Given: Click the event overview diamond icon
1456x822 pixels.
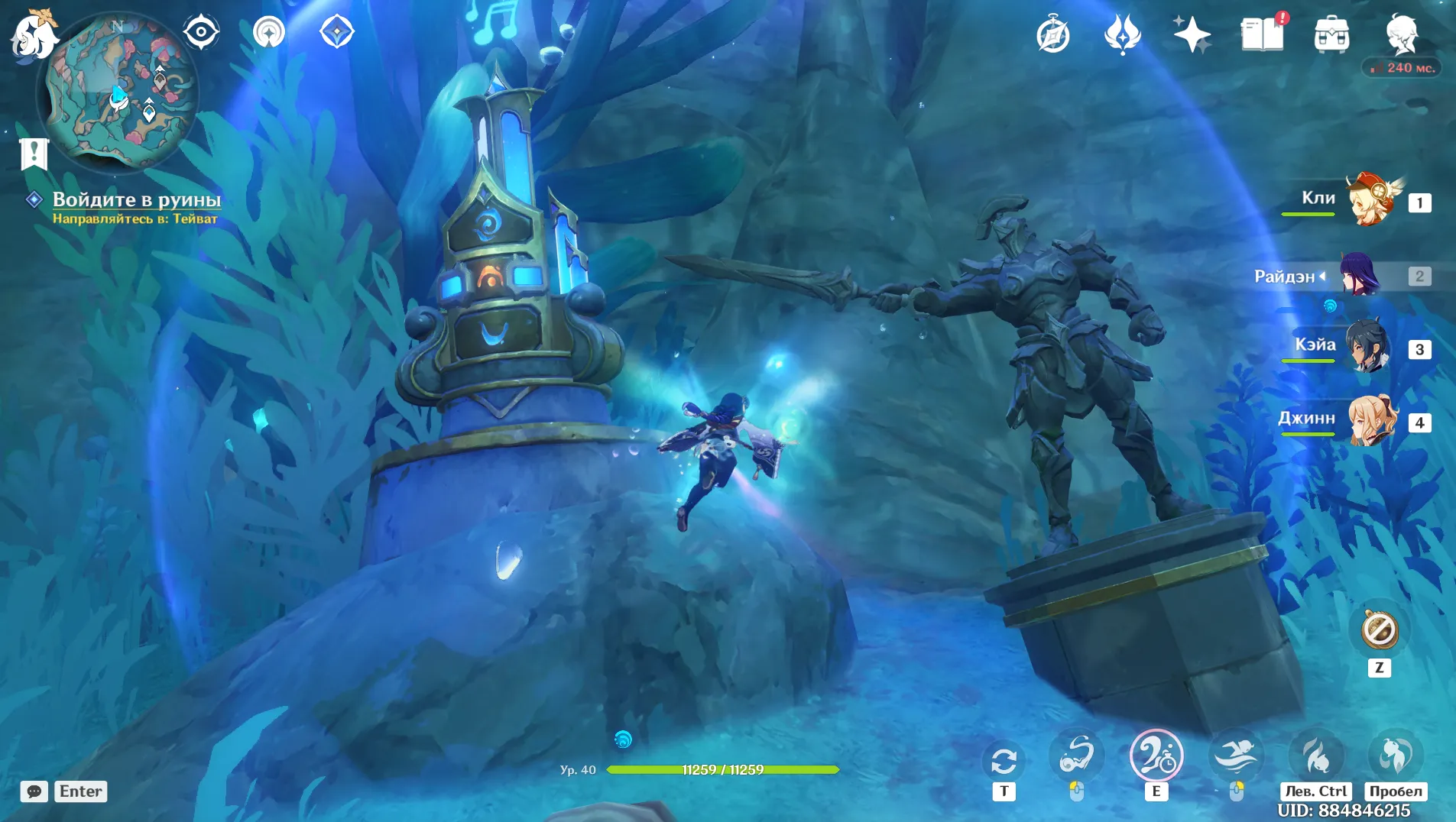Looking at the screenshot, I should click(337, 32).
